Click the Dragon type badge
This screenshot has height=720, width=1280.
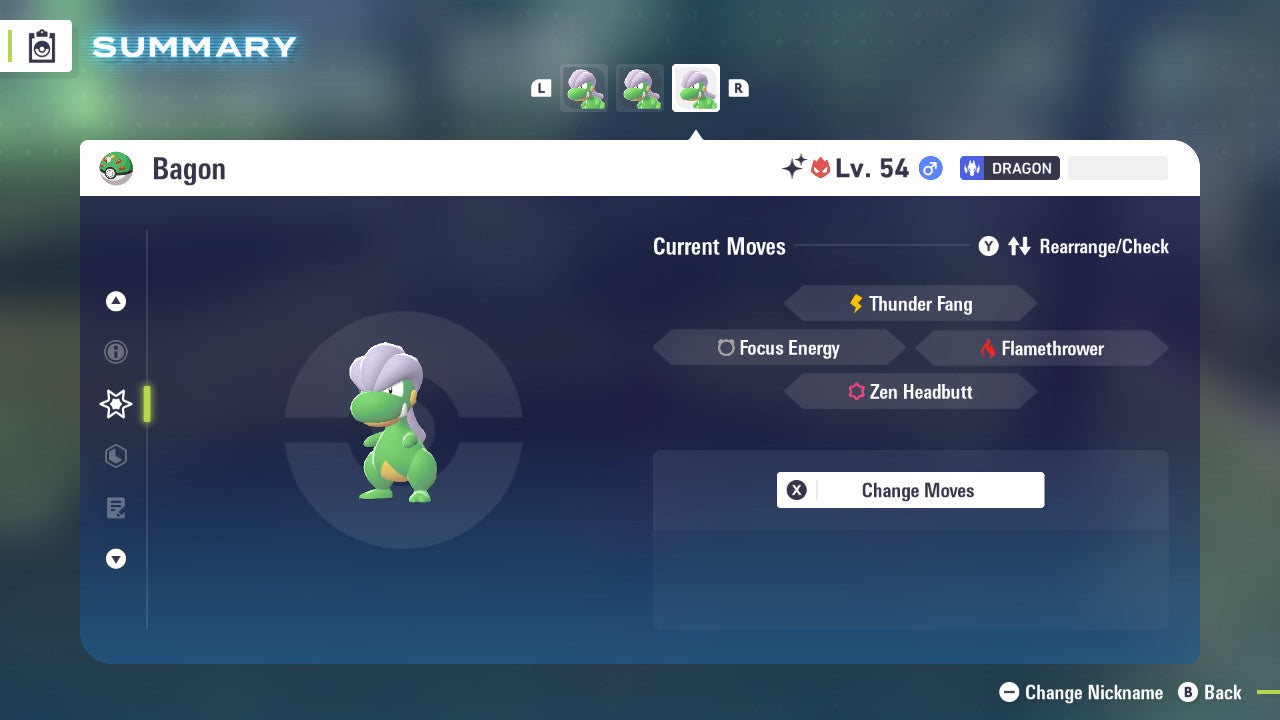[x=1009, y=168]
